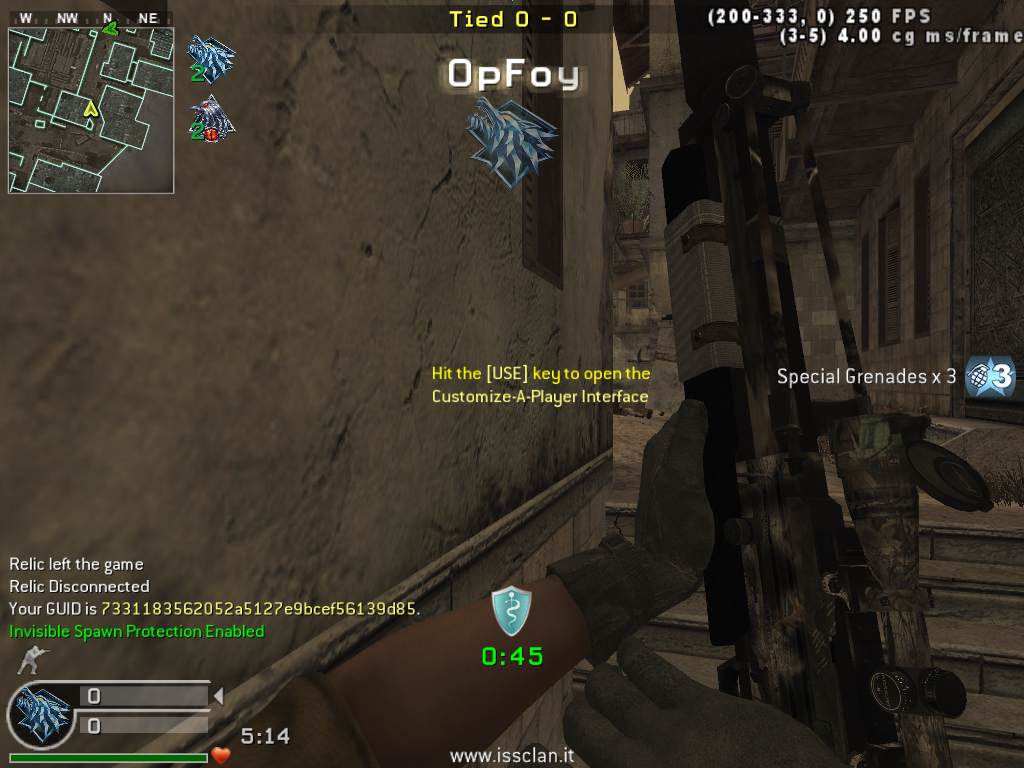Click the large OpFoy wolf emblem

point(512,140)
